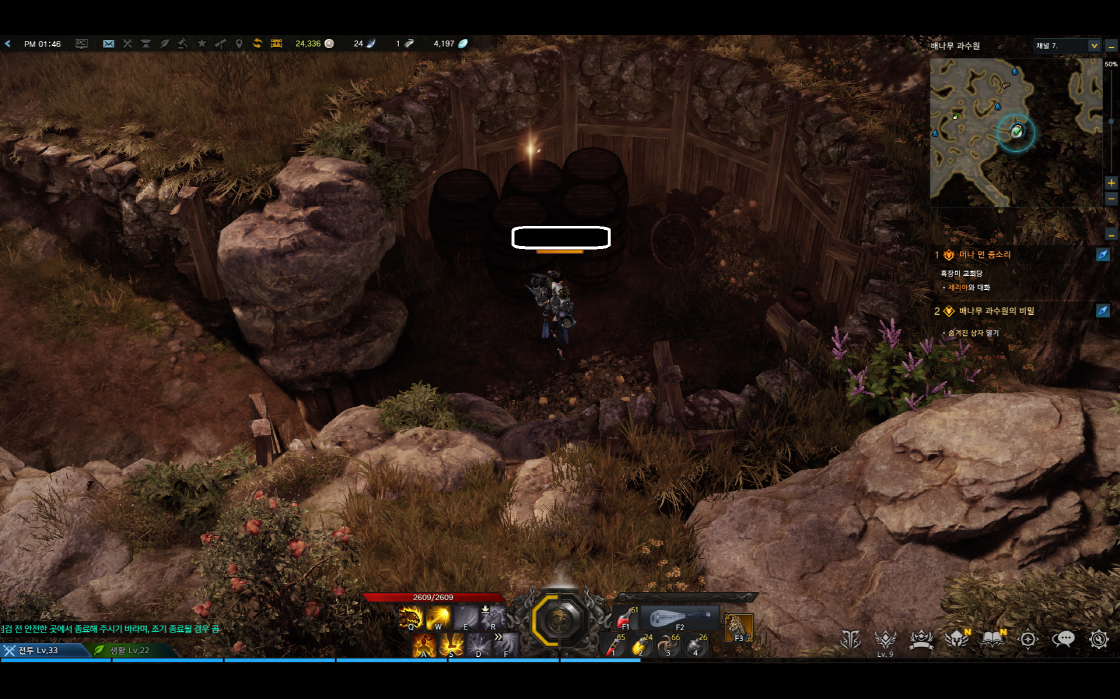Open the chat speech bubble icon
1120x699 pixels.
tap(1064, 640)
